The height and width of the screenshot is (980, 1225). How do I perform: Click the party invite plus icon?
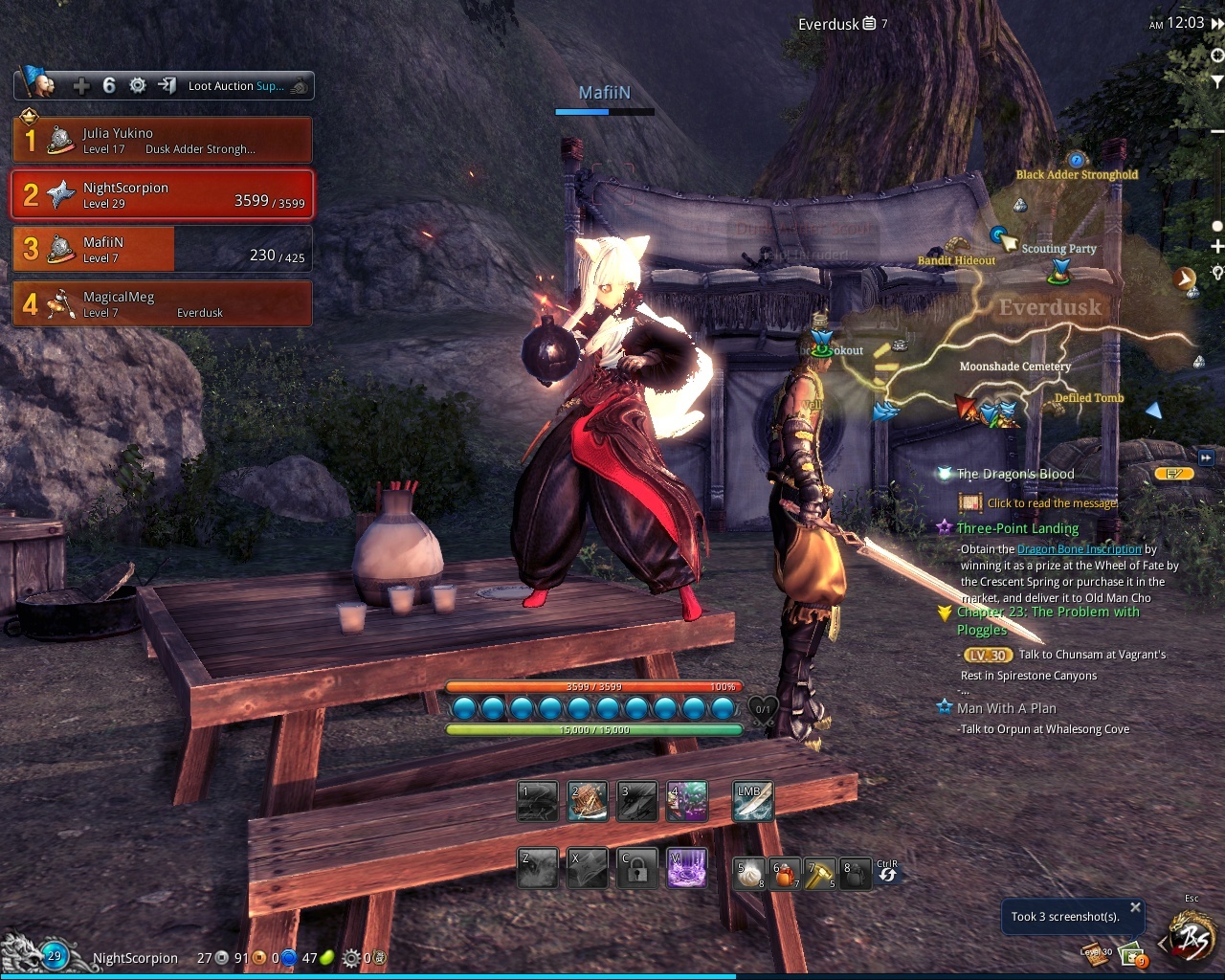pyautogui.click(x=81, y=86)
